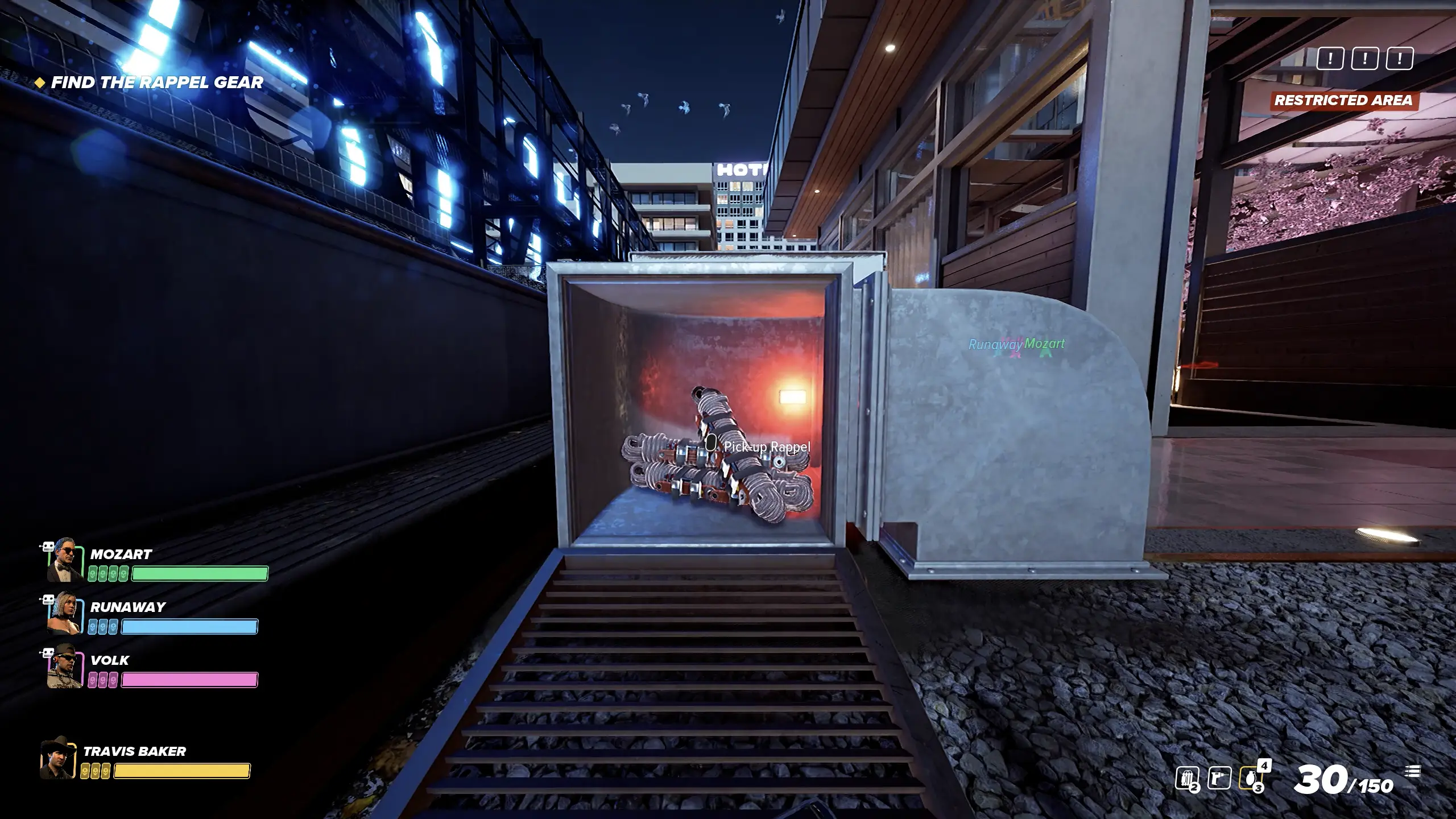Select the Find the Rappel Gear objective
Image resolution: width=1456 pixels, height=819 pixels.
(x=156, y=82)
